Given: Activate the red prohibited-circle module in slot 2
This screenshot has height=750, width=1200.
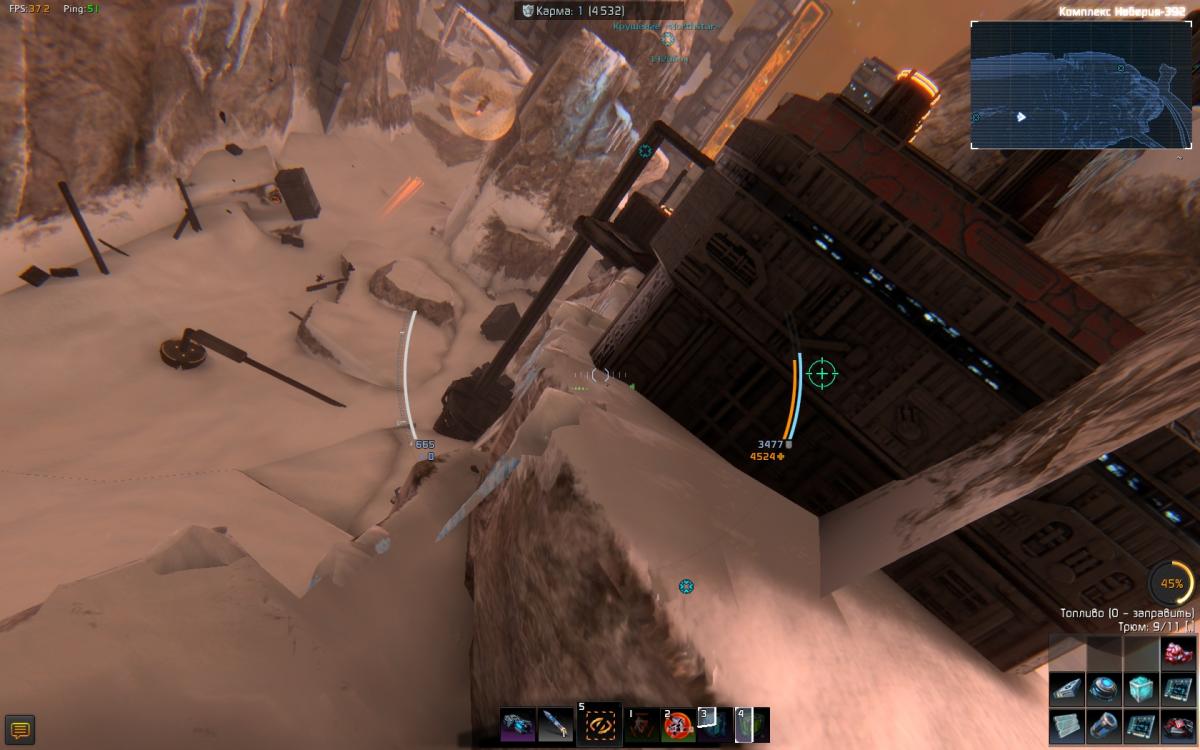Looking at the screenshot, I should click(x=678, y=725).
